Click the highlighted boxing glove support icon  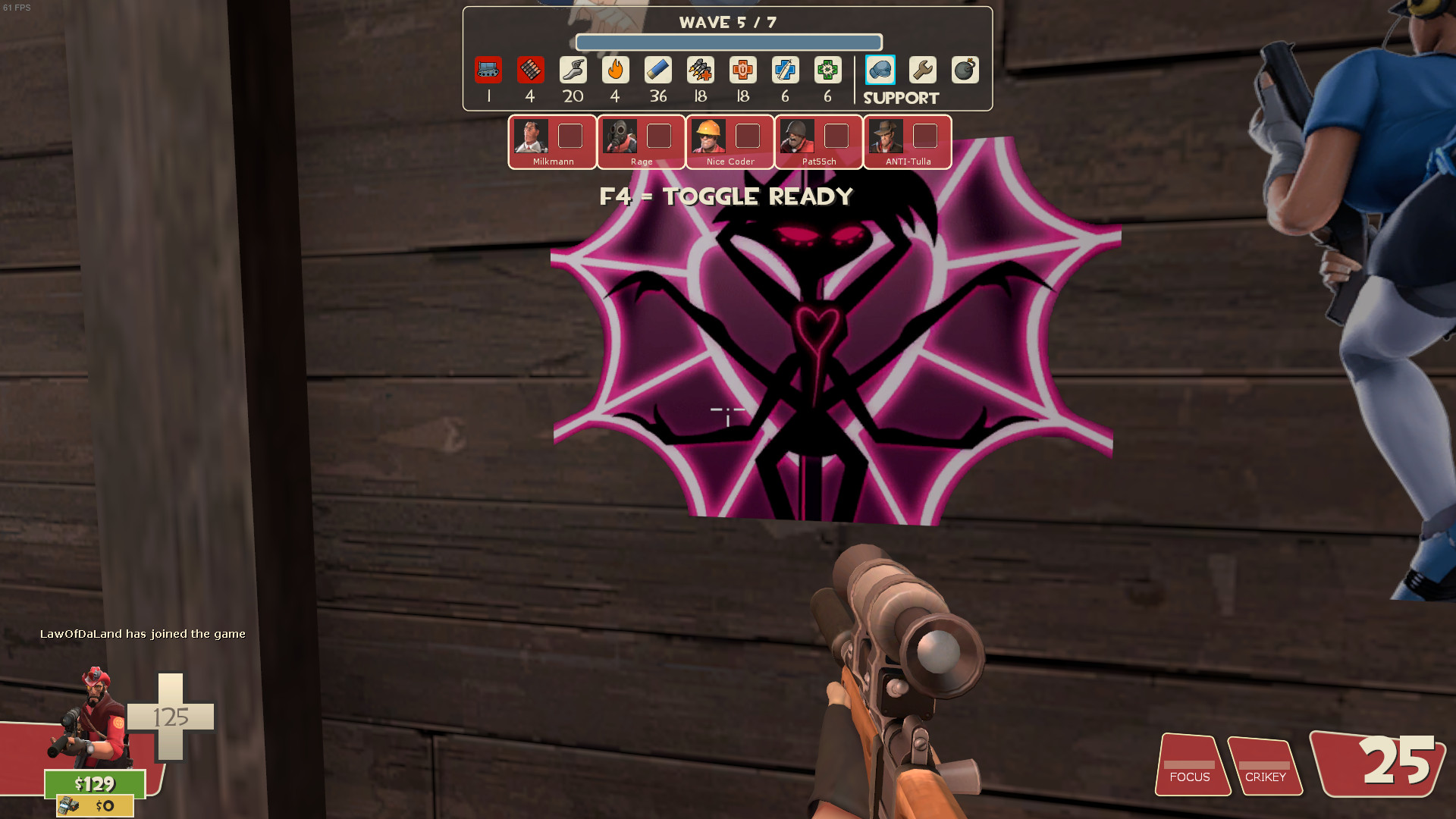pos(881,70)
